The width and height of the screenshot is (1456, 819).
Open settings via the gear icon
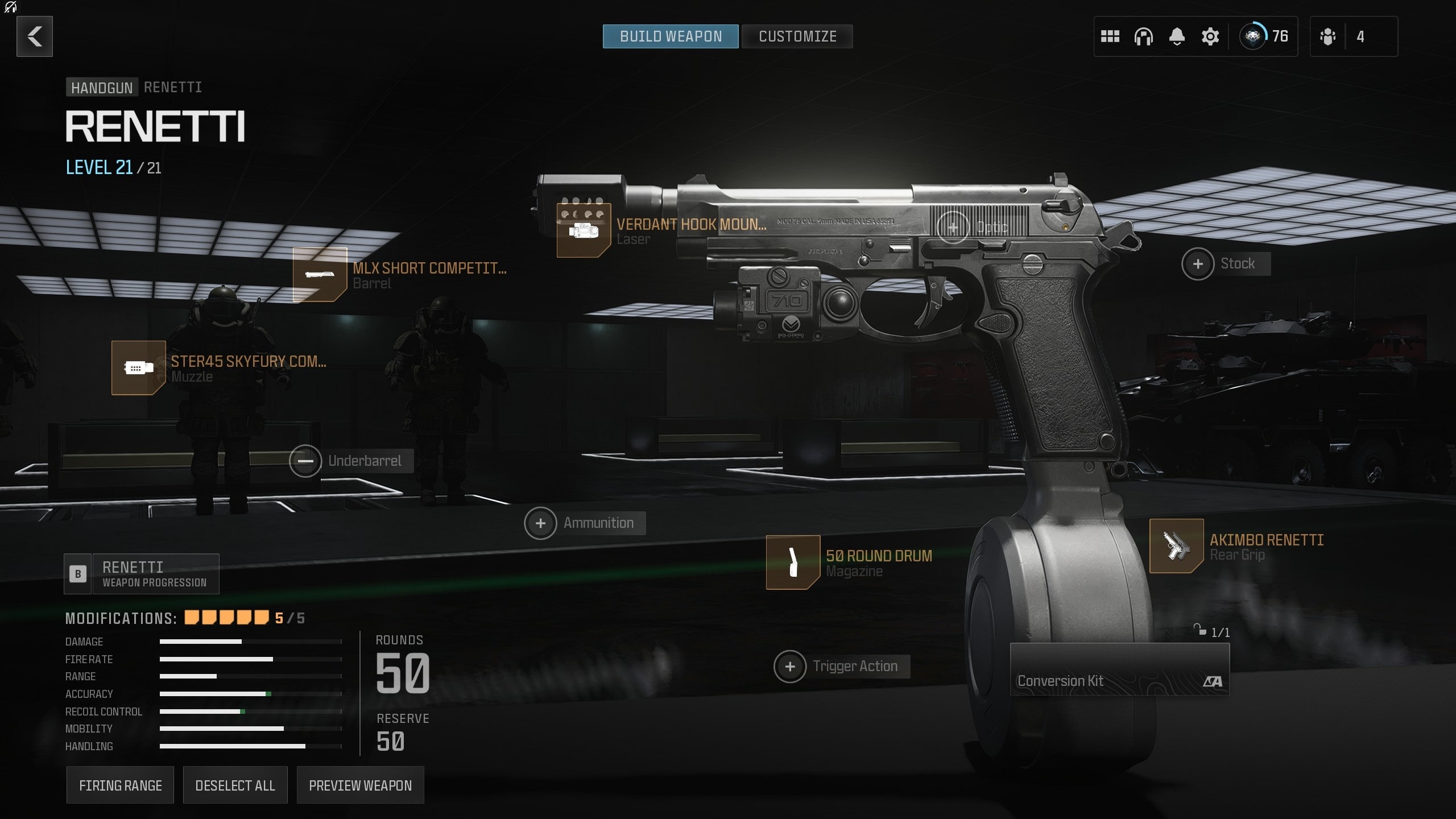point(1210,36)
